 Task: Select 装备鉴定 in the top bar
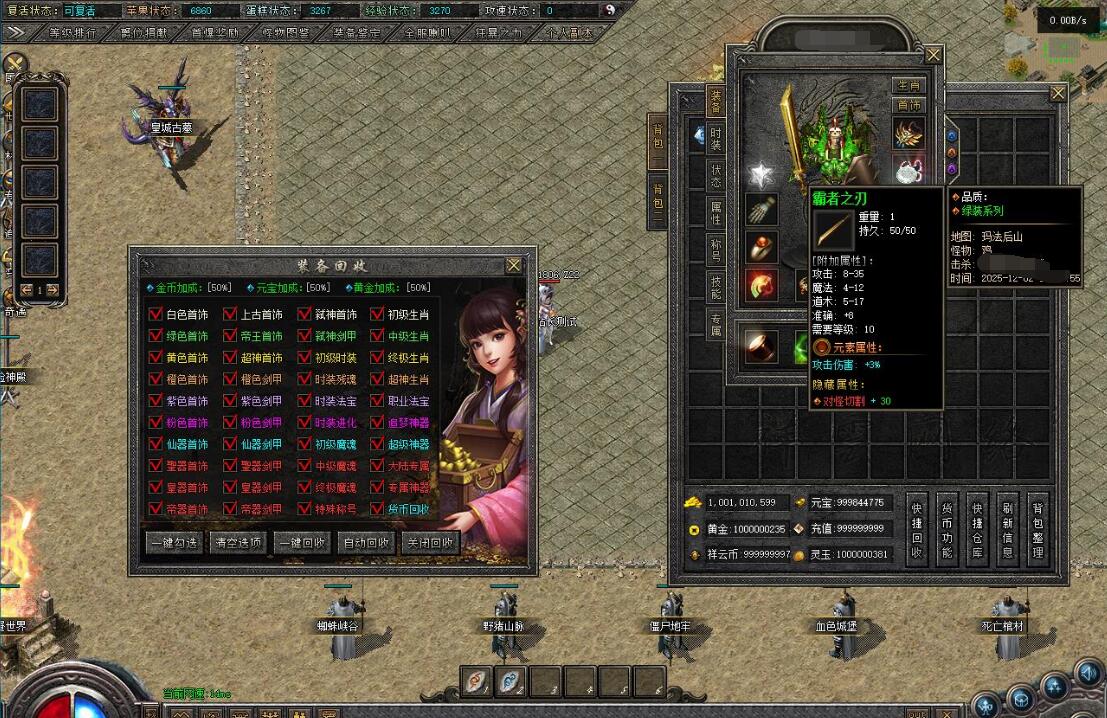[x=357, y=32]
